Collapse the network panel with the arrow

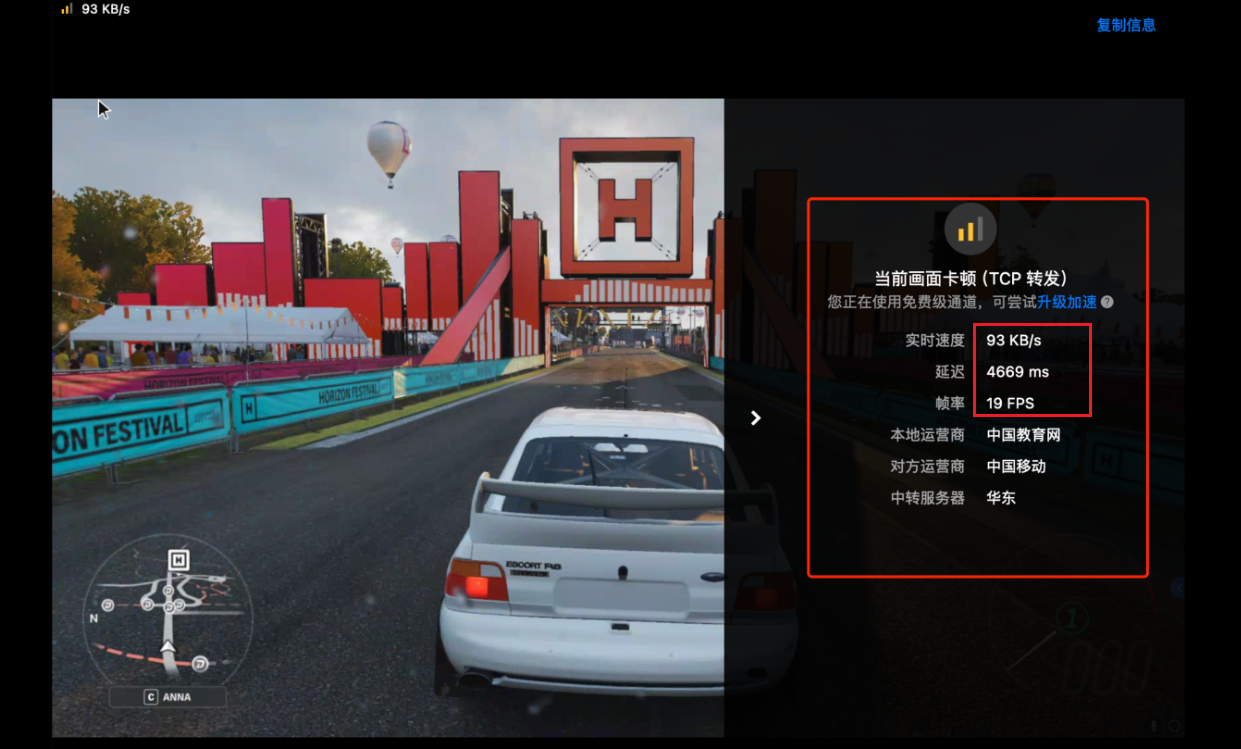point(756,418)
